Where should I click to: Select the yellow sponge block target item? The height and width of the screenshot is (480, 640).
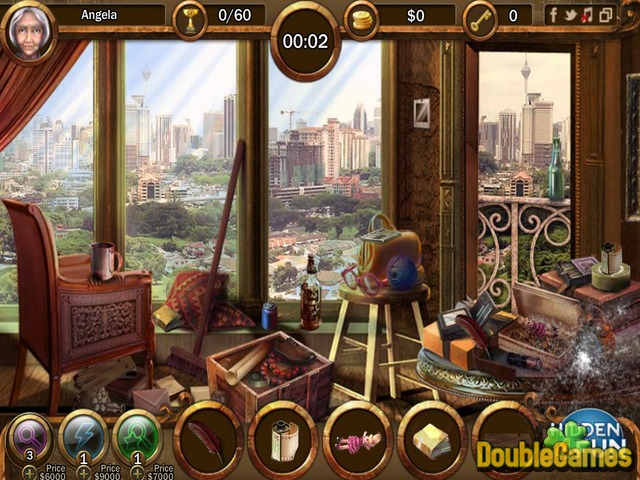432,439
